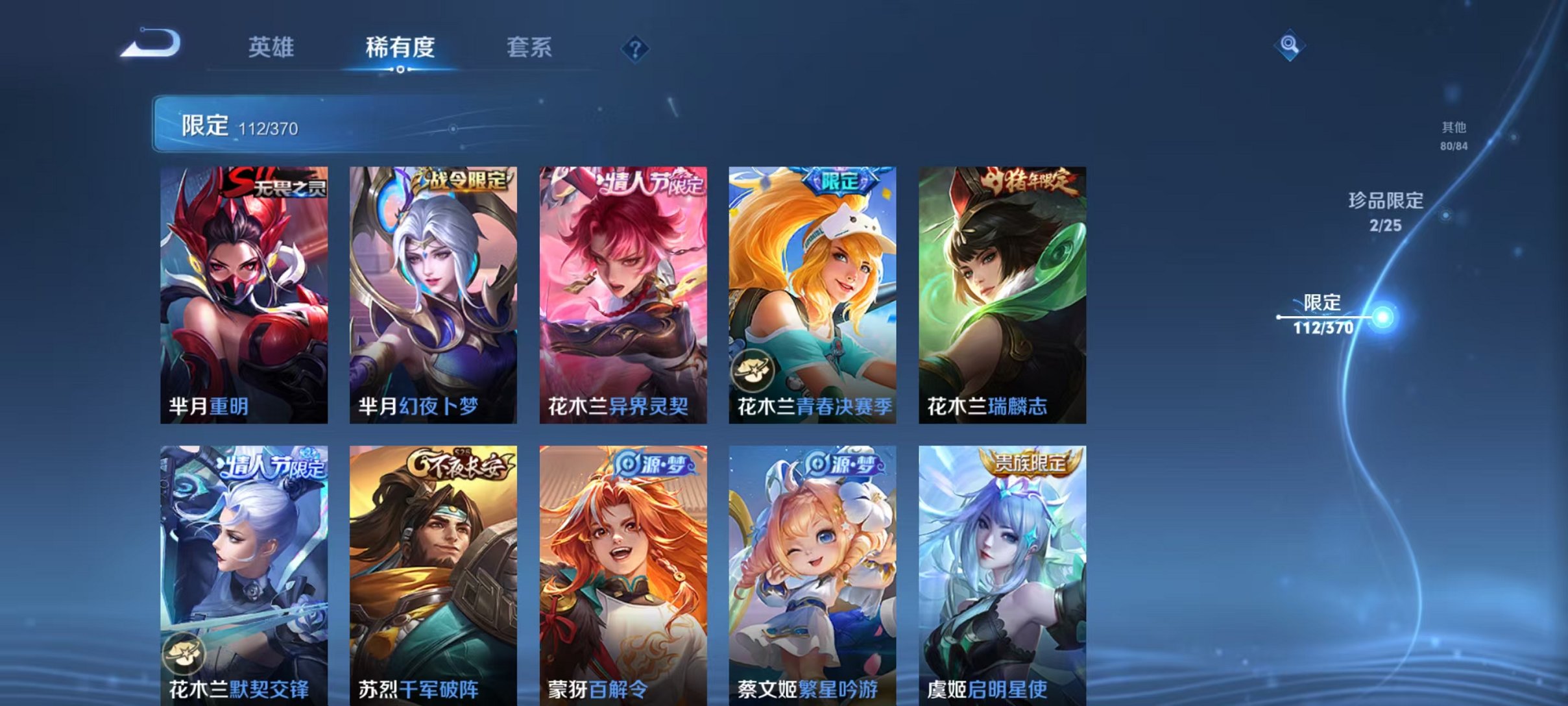The height and width of the screenshot is (706, 1568).
Task: Select the 稀有度 tab
Action: point(400,47)
